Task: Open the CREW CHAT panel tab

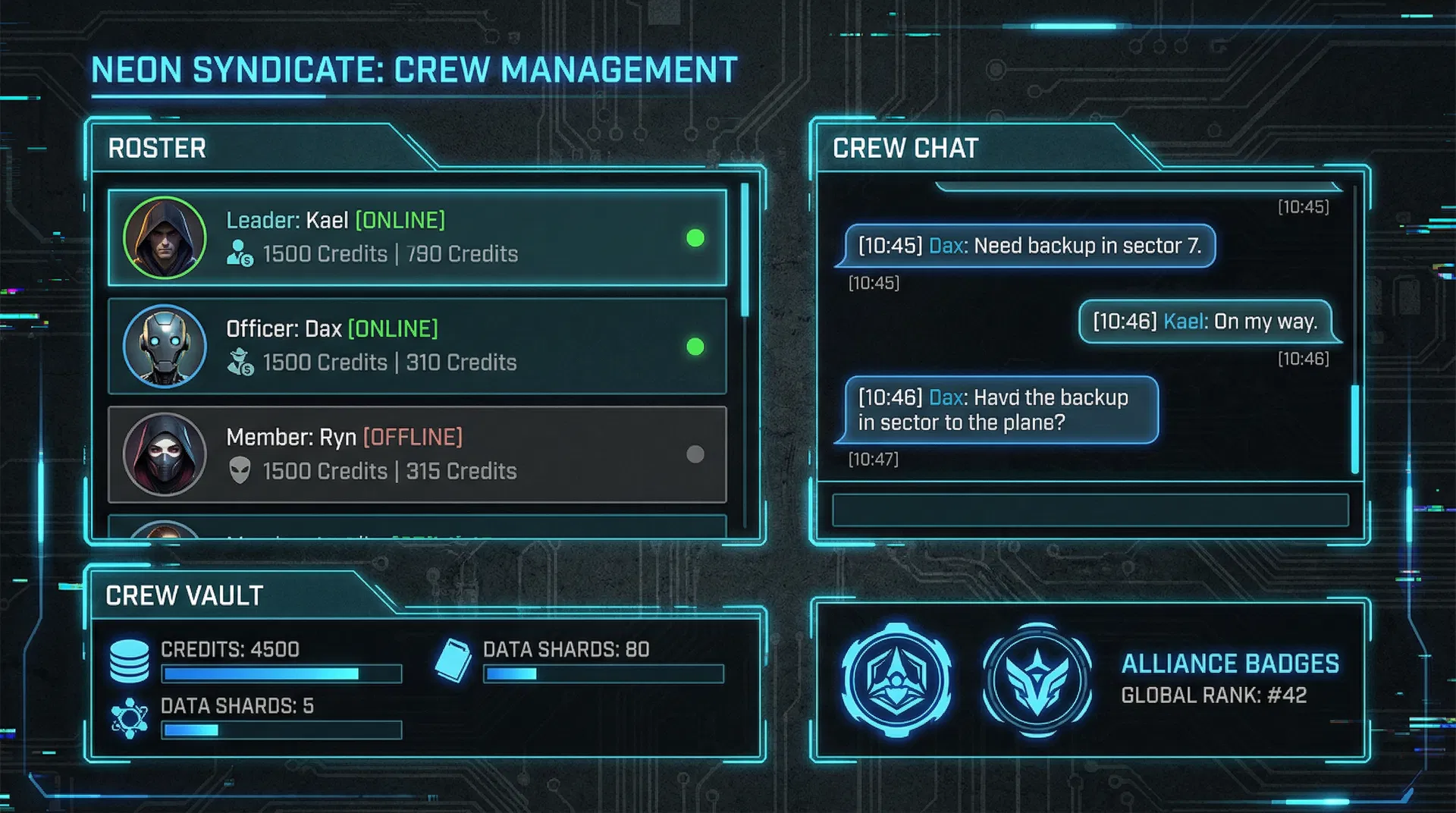Action: 905,149
